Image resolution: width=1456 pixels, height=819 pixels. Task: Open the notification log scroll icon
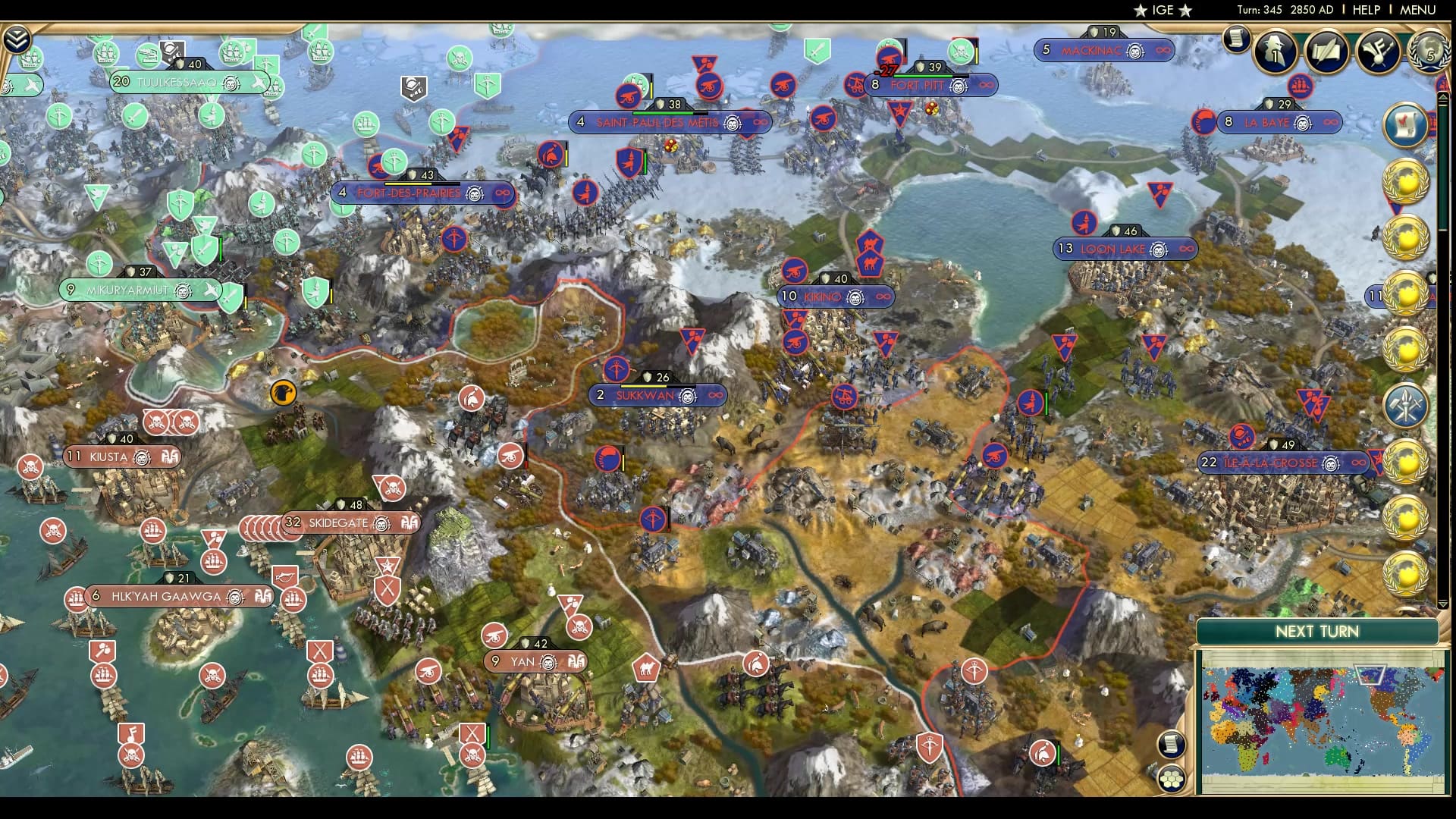coord(1238,39)
